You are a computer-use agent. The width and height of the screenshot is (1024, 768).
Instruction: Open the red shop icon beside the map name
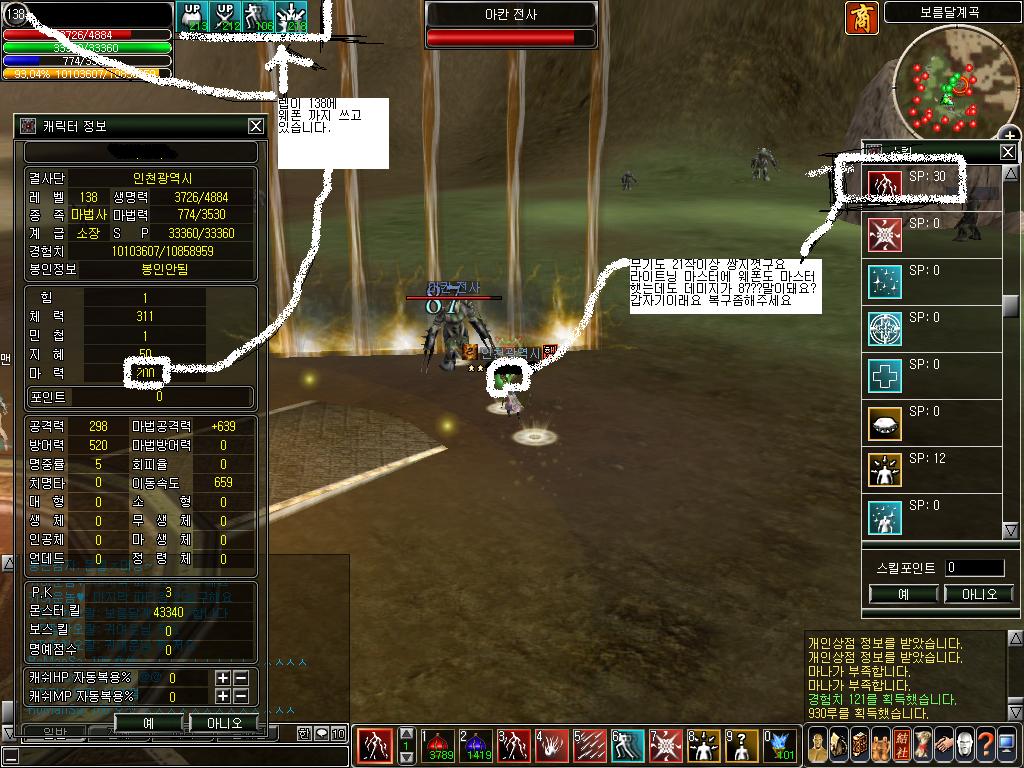coord(862,18)
